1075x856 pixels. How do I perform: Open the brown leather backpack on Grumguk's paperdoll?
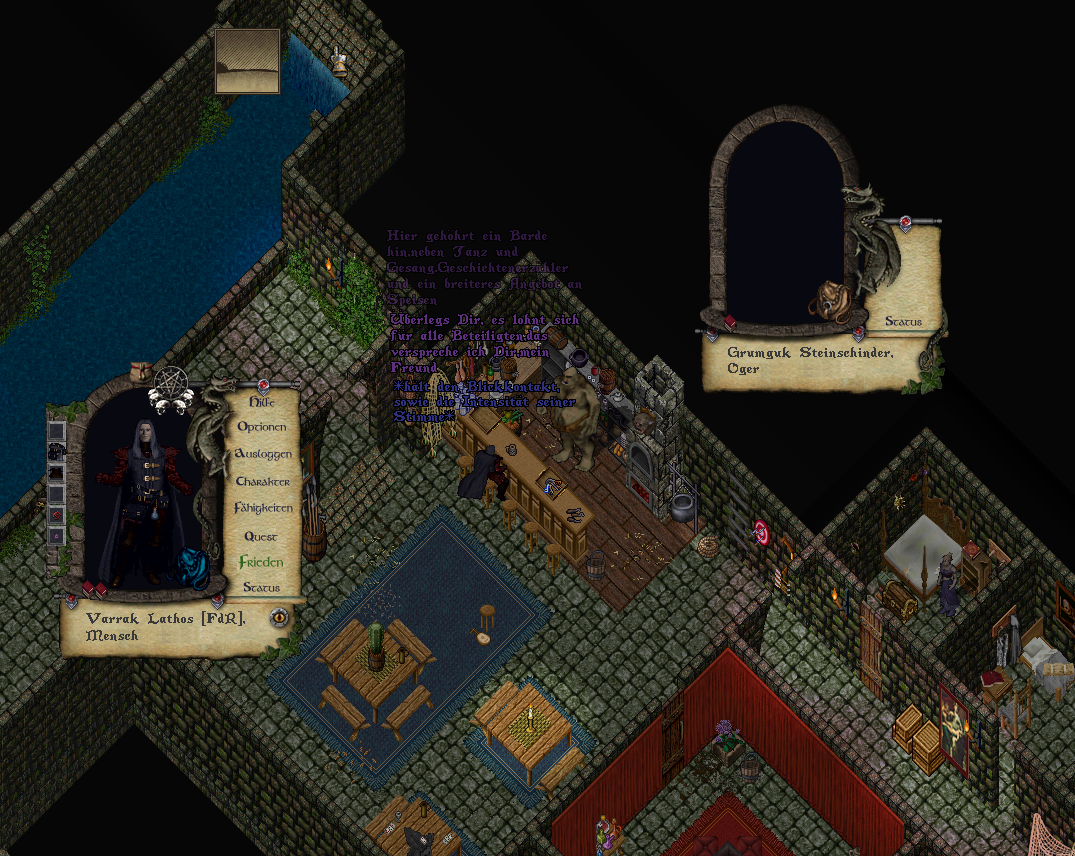tap(828, 299)
